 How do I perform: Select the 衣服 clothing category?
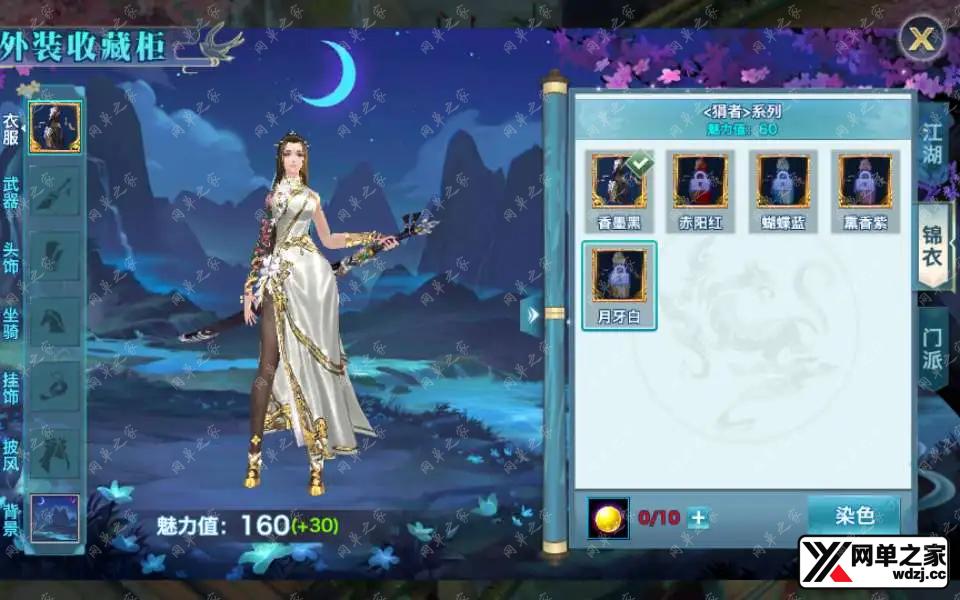click(x=55, y=127)
